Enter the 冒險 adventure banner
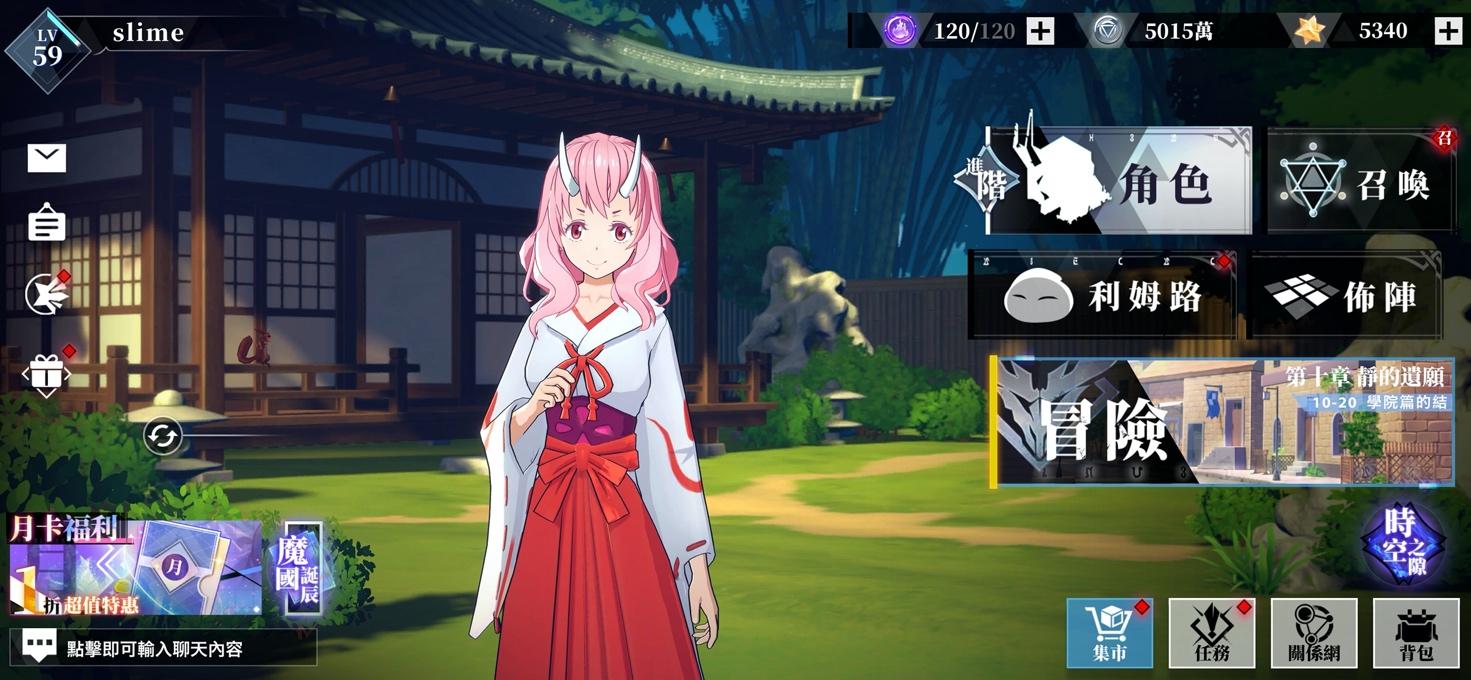The image size is (1471, 680). pos(1221,422)
